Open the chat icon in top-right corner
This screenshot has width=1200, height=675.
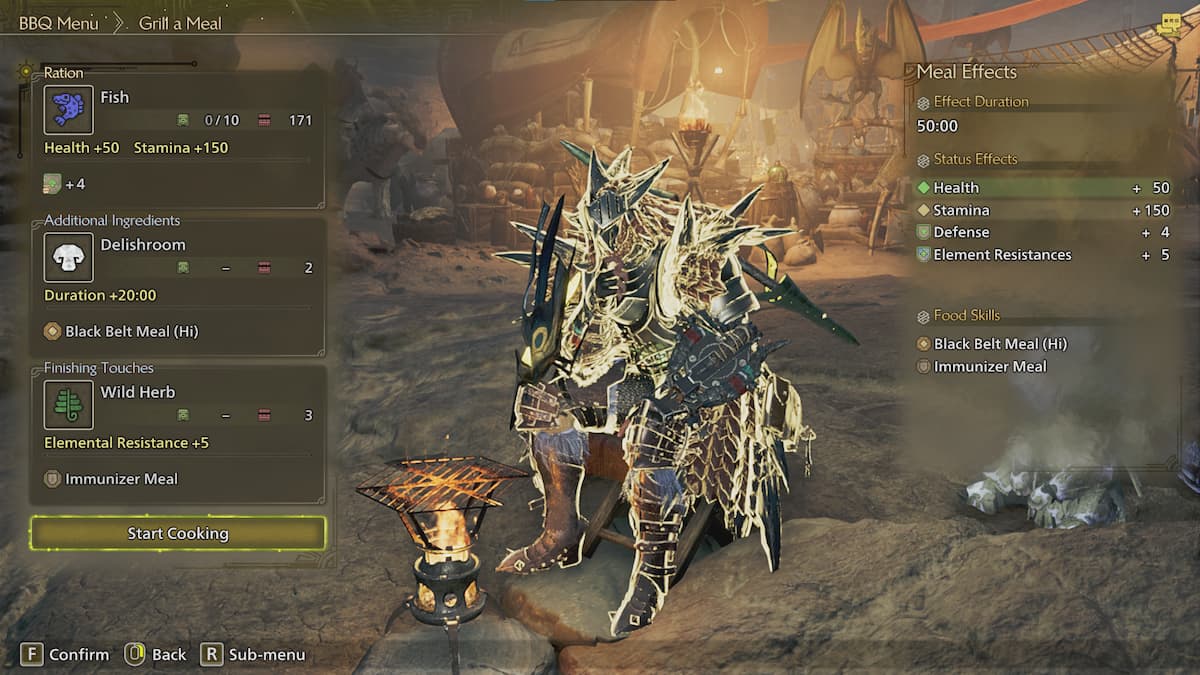(x=1169, y=26)
